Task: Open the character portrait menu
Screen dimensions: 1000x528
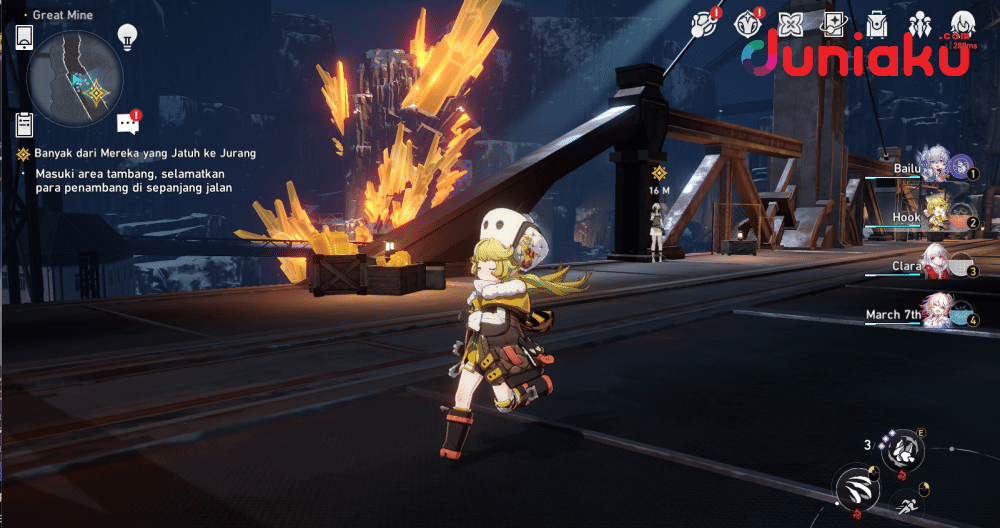Action: point(962,24)
